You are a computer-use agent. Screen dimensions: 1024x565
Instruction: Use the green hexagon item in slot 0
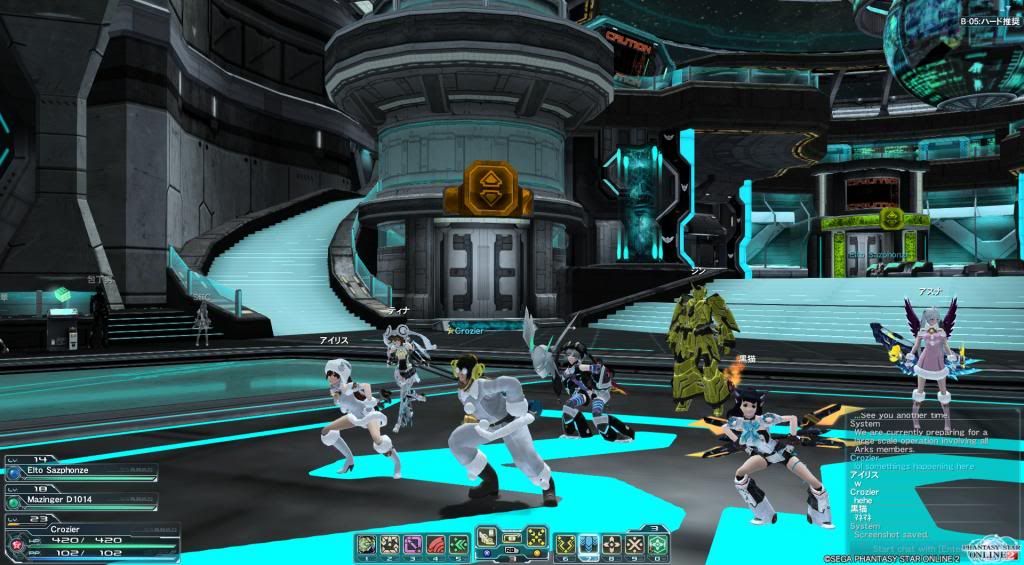pyautogui.click(x=658, y=545)
